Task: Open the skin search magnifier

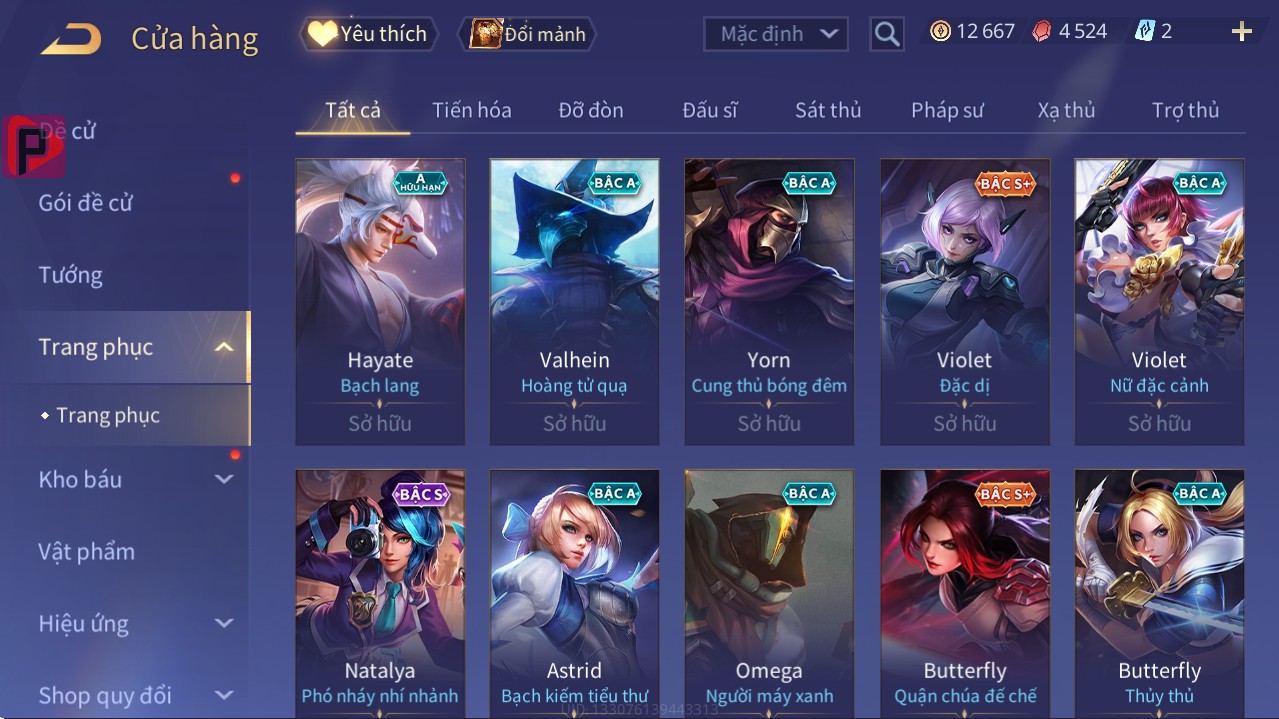Action: coord(886,34)
